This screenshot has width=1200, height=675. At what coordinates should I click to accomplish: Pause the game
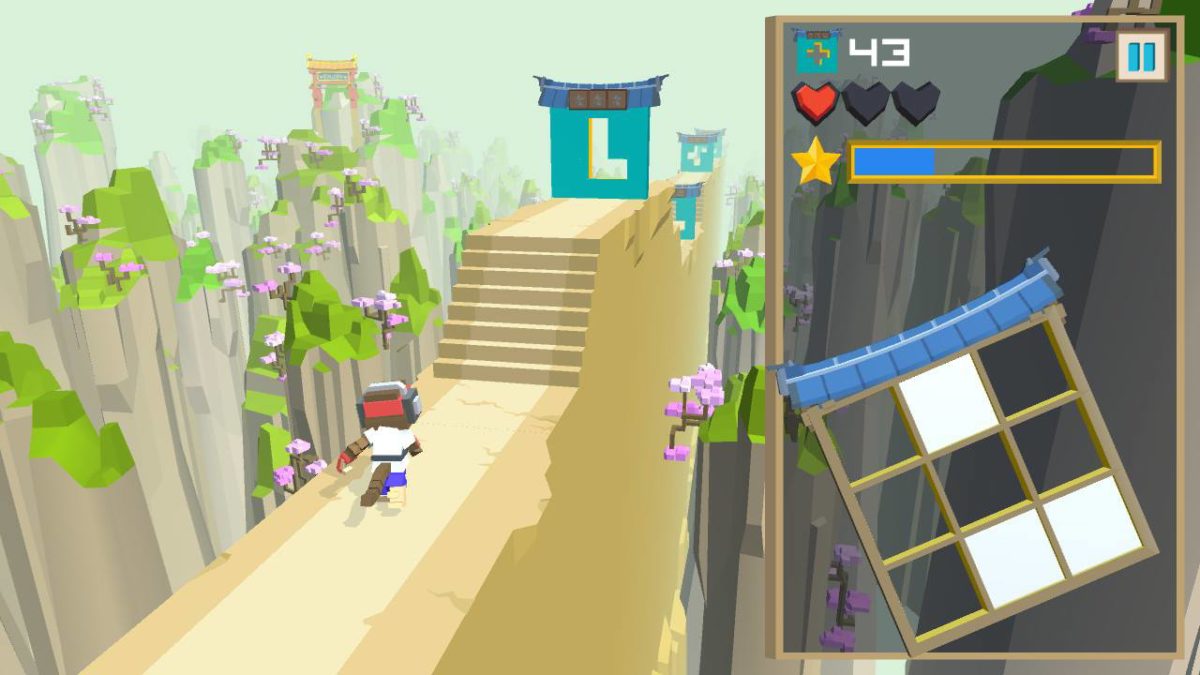point(1141,56)
